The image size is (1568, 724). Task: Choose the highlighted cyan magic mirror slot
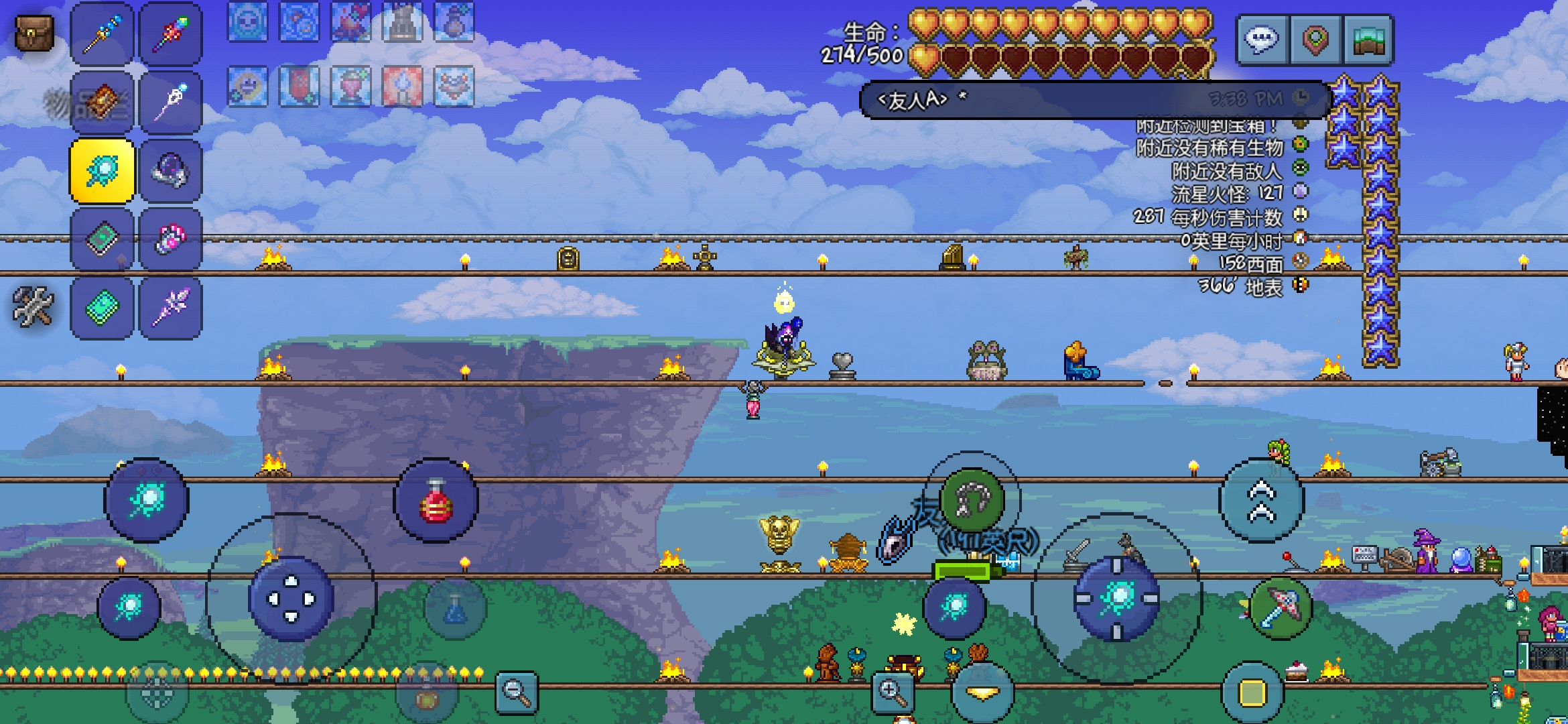click(x=102, y=171)
